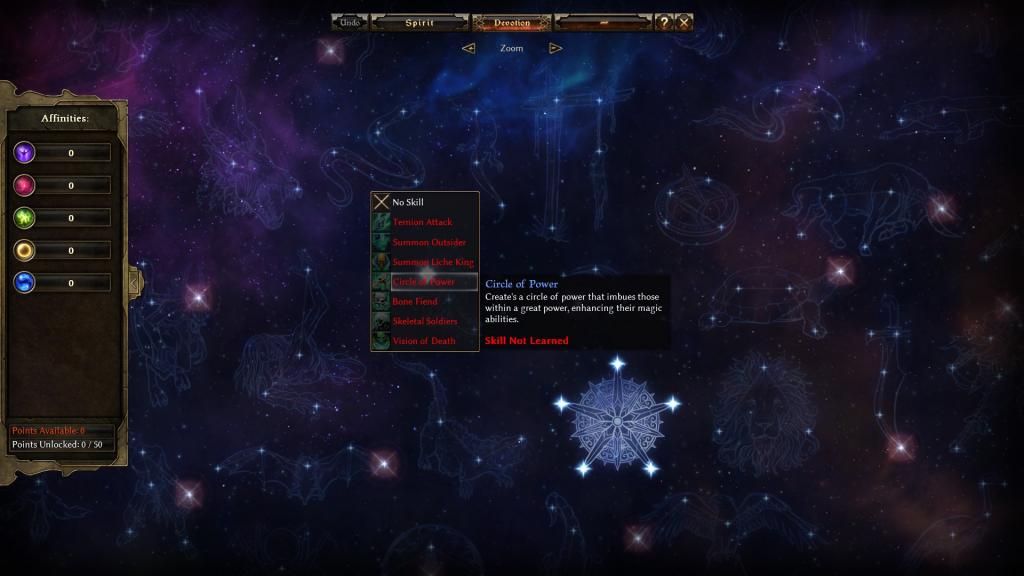Click the right Zoom arrow
1024x576 pixels.
(556, 48)
